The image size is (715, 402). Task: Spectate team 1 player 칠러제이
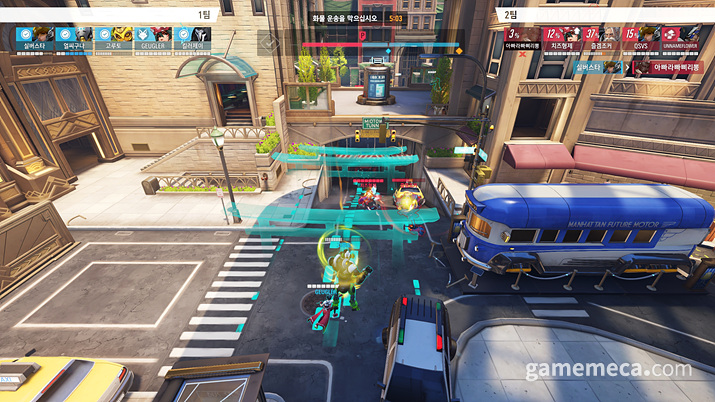pyautogui.click(x=191, y=37)
